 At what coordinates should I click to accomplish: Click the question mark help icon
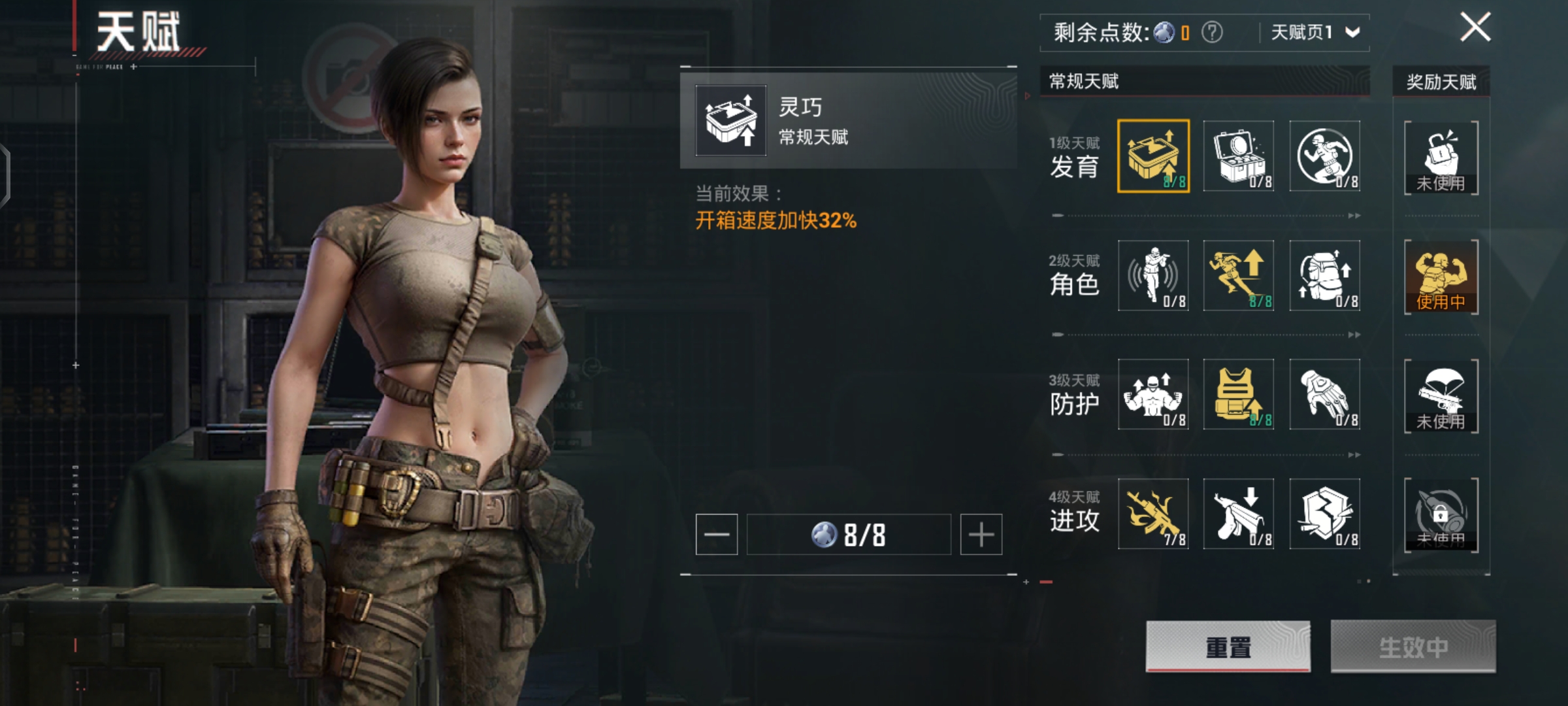click(1212, 32)
